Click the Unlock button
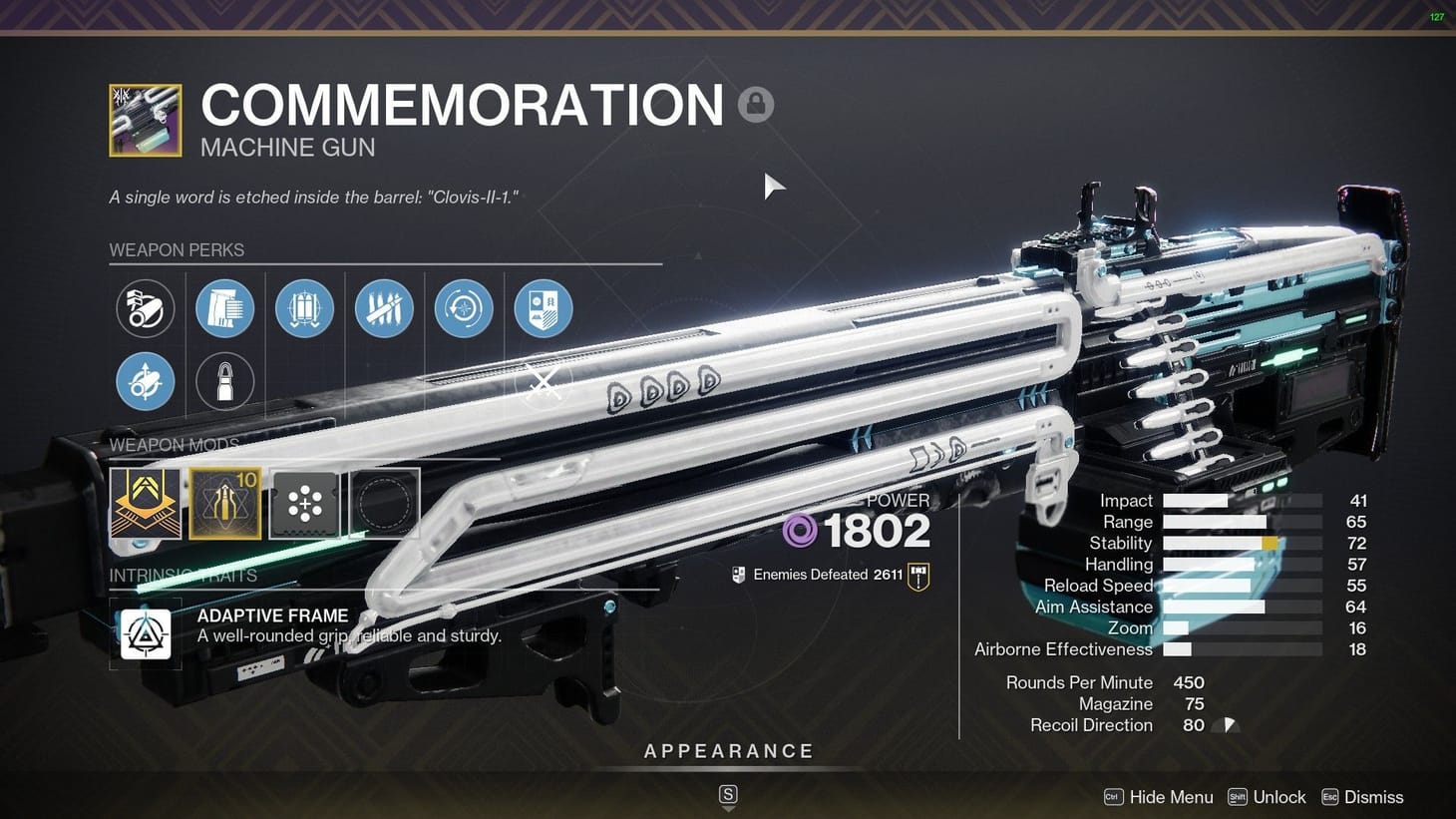 pos(1278,797)
